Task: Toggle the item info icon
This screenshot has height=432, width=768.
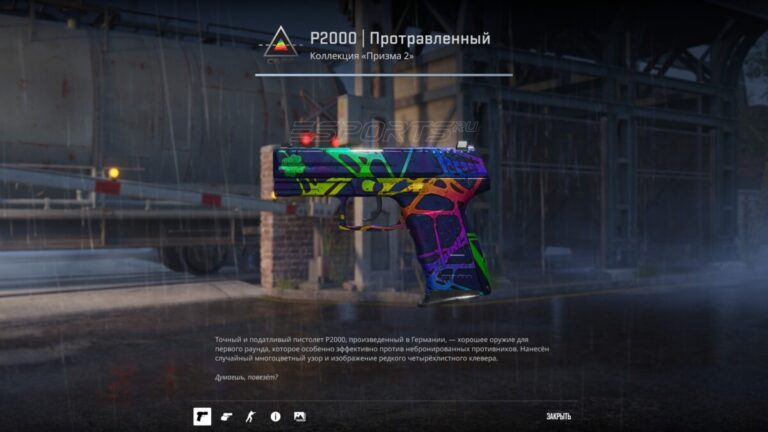Action: click(x=275, y=416)
